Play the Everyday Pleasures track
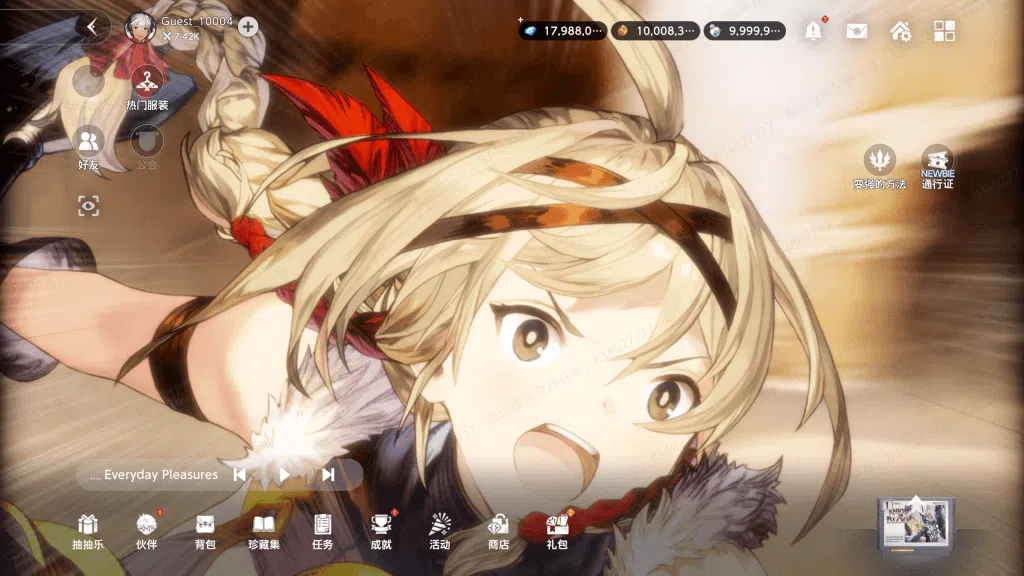Screen dimensions: 1024x576 pos(284,475)
